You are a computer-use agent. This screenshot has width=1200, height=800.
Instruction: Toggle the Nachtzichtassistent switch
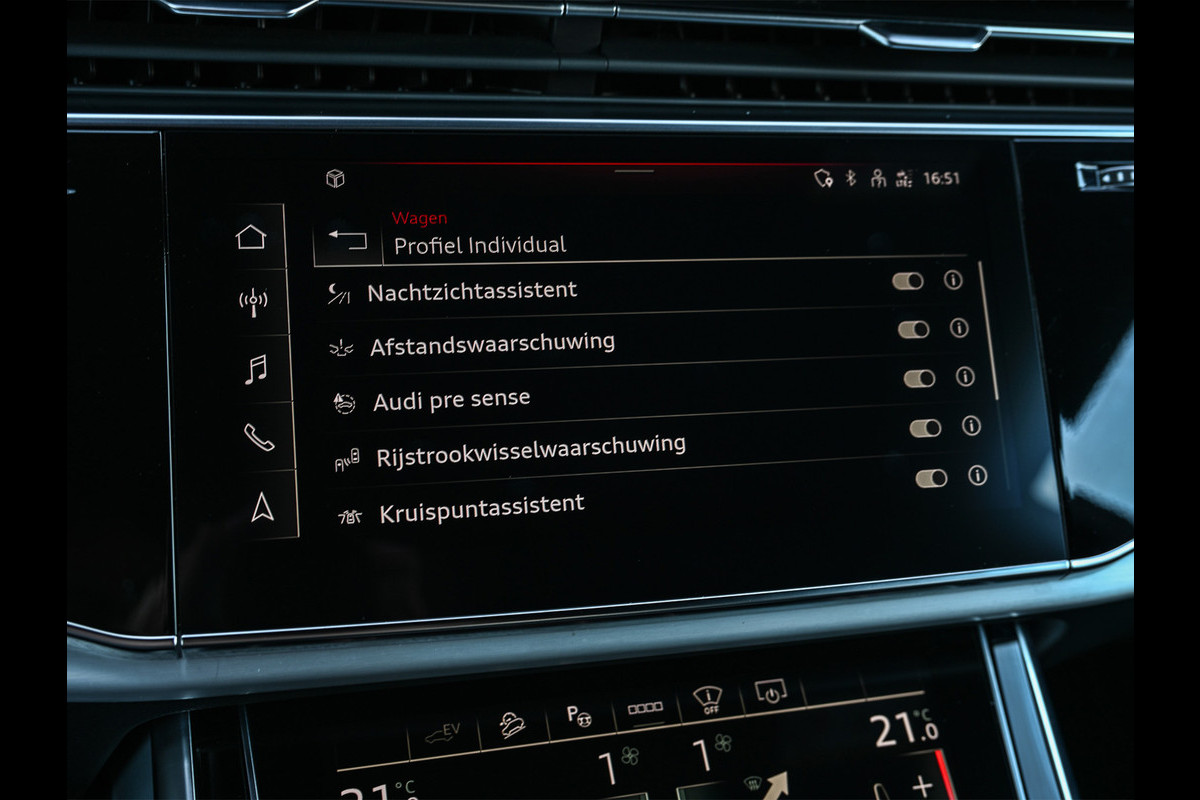[x=908, y=282]
